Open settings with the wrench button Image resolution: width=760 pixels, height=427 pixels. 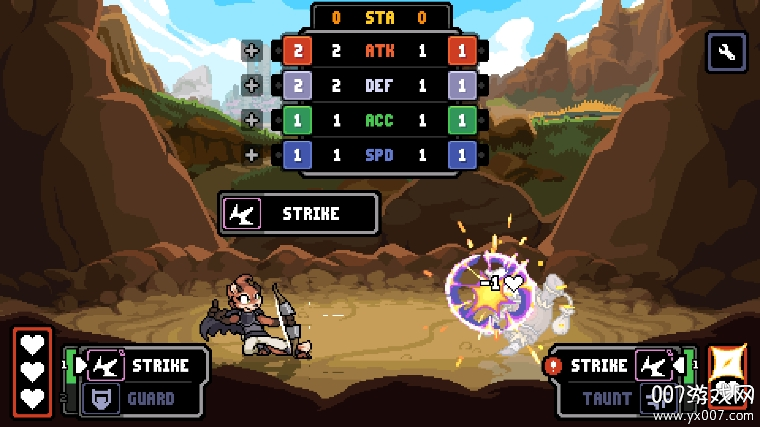point(727,52)
